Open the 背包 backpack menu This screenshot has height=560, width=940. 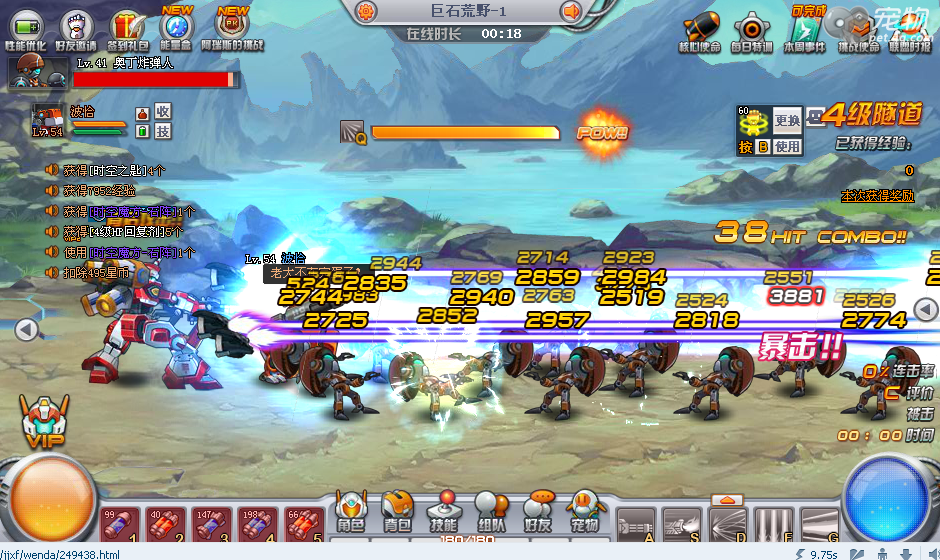click(x=397, y=511)
